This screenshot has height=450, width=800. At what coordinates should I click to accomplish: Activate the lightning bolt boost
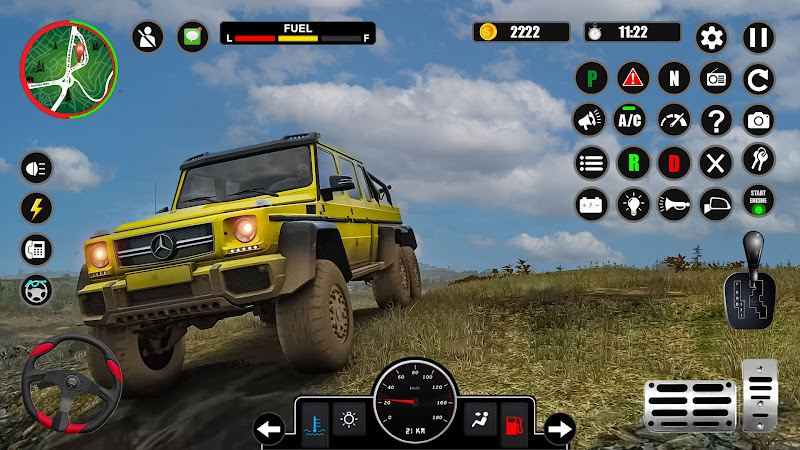coord(37,208)
